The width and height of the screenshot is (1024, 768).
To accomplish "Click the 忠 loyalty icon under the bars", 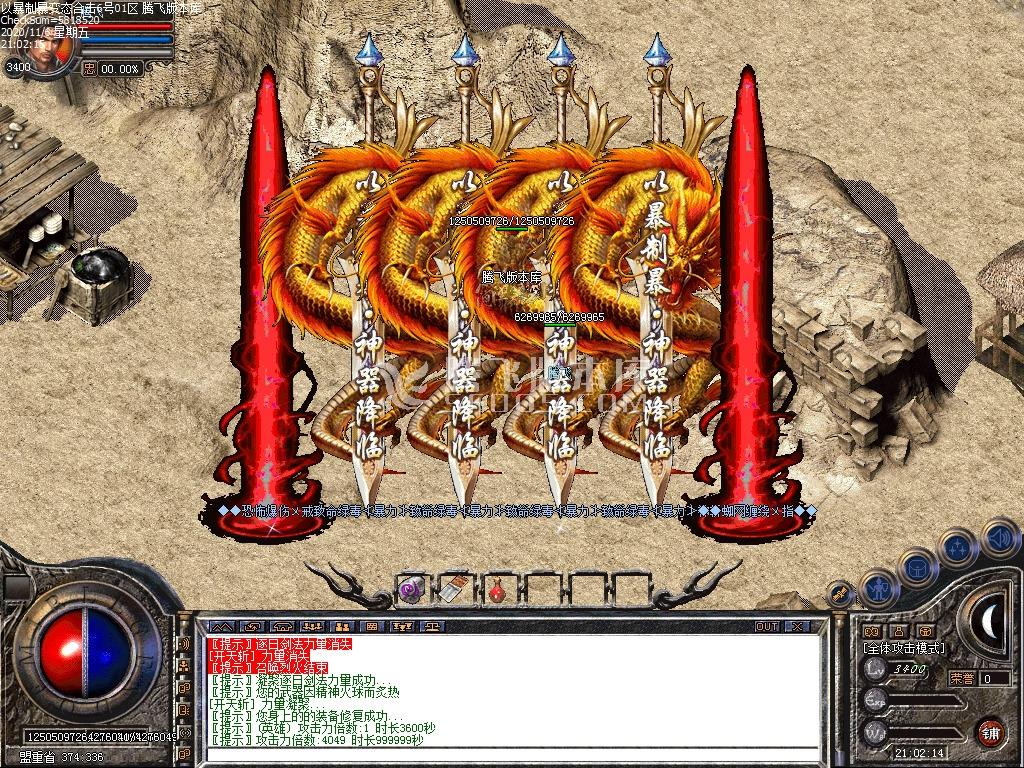I will (90, 69).
